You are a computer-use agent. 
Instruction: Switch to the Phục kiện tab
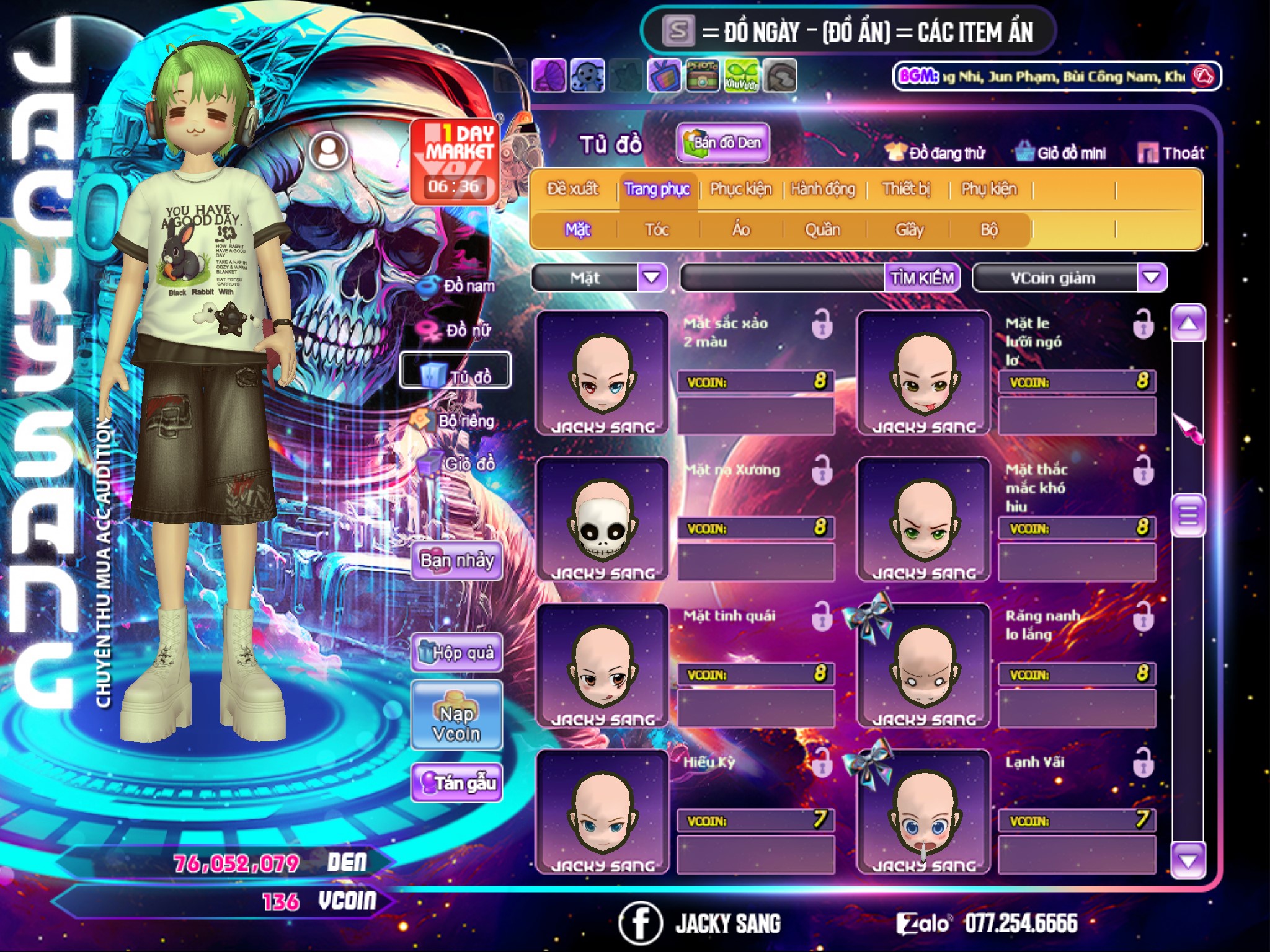pyautogui.click(x=740, y=189)
